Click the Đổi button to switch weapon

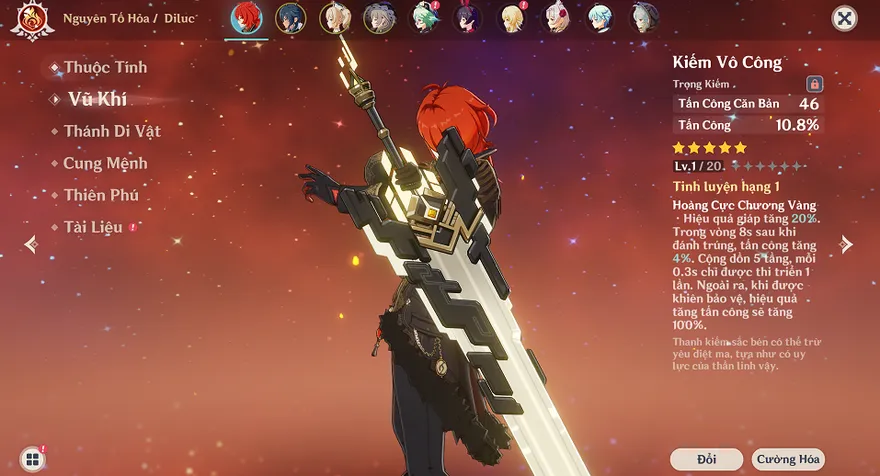click(x=707, y=459)
